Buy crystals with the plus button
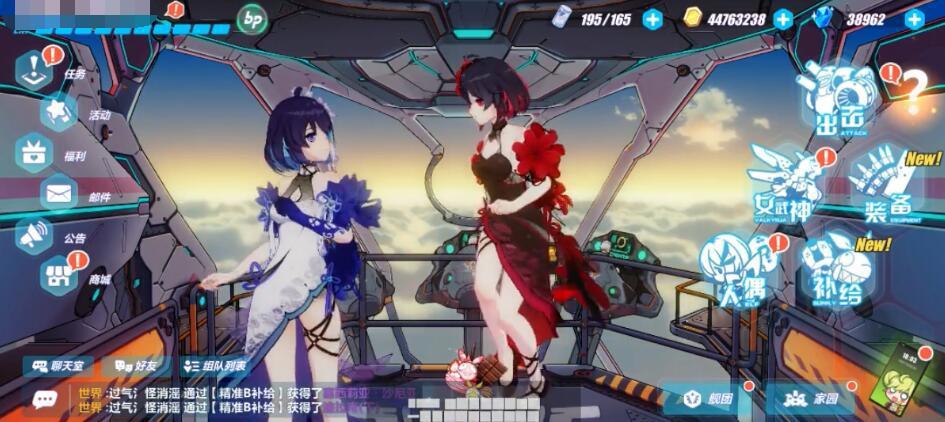The width and height of the screenshot is (945, 422). [x=914, y=19]
